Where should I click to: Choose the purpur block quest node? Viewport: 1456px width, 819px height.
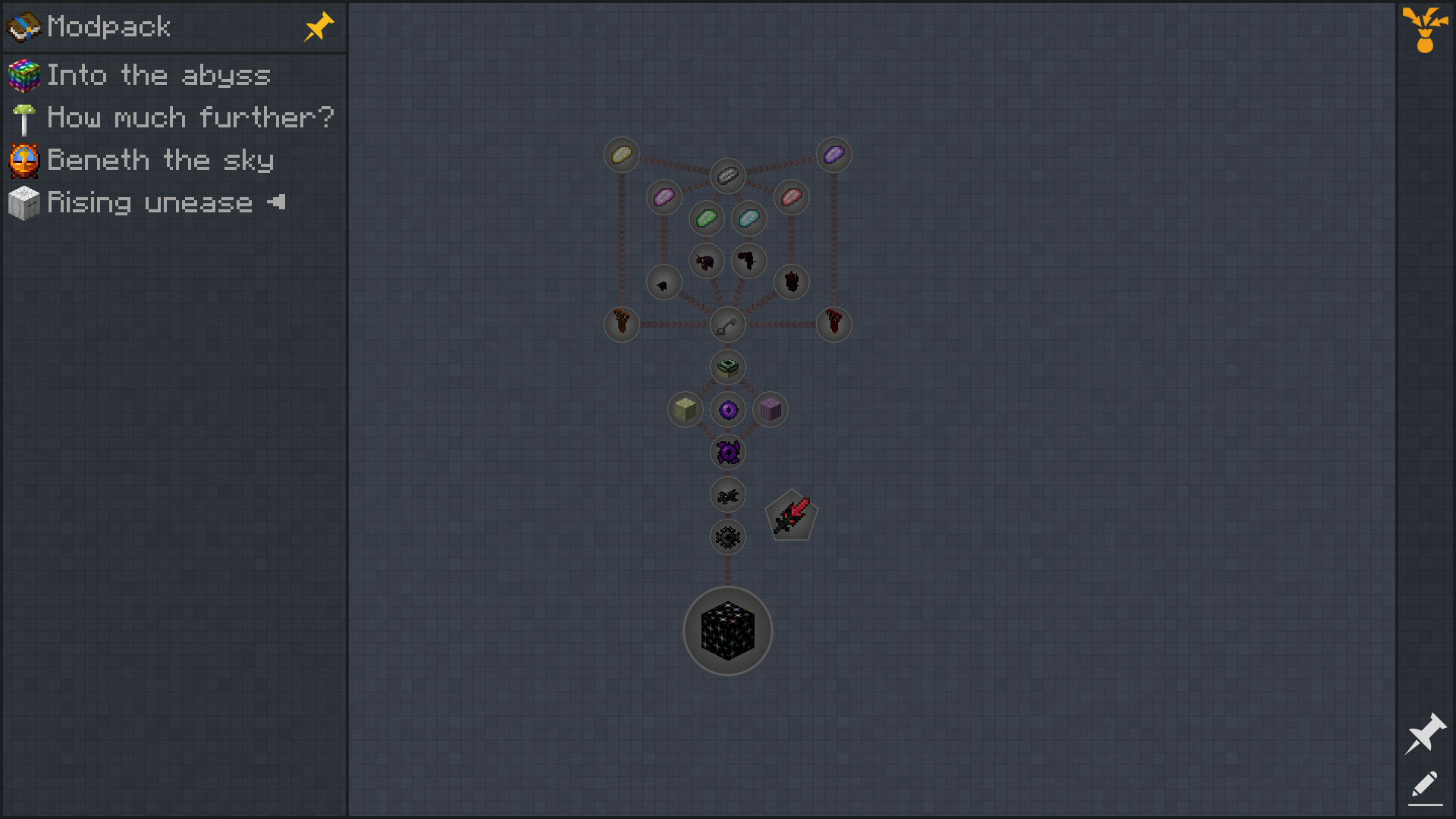(770, 410)
